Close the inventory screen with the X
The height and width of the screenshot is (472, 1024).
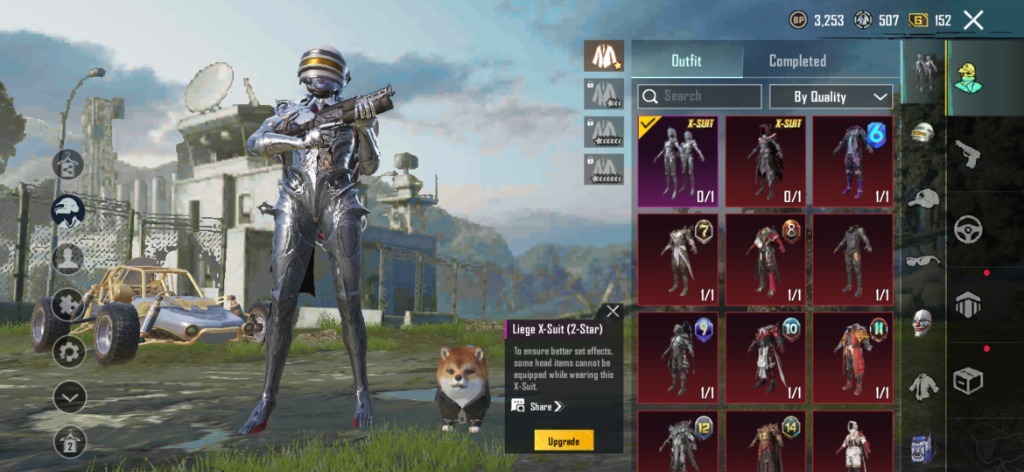click(973, 19)
